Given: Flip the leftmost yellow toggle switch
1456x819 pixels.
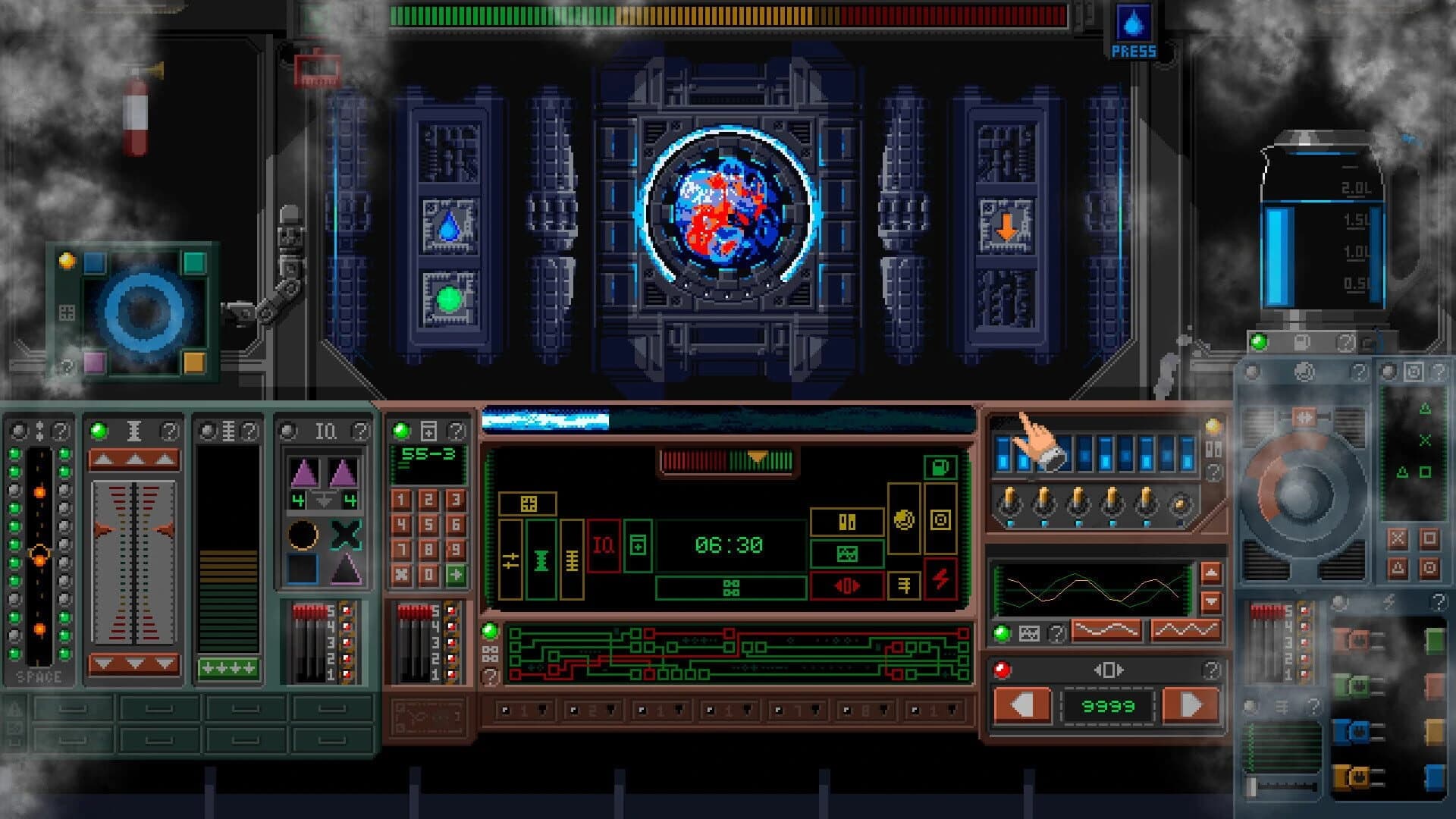Looking at the screenshot, I should pyautogui.click(x=1009, y=498).
